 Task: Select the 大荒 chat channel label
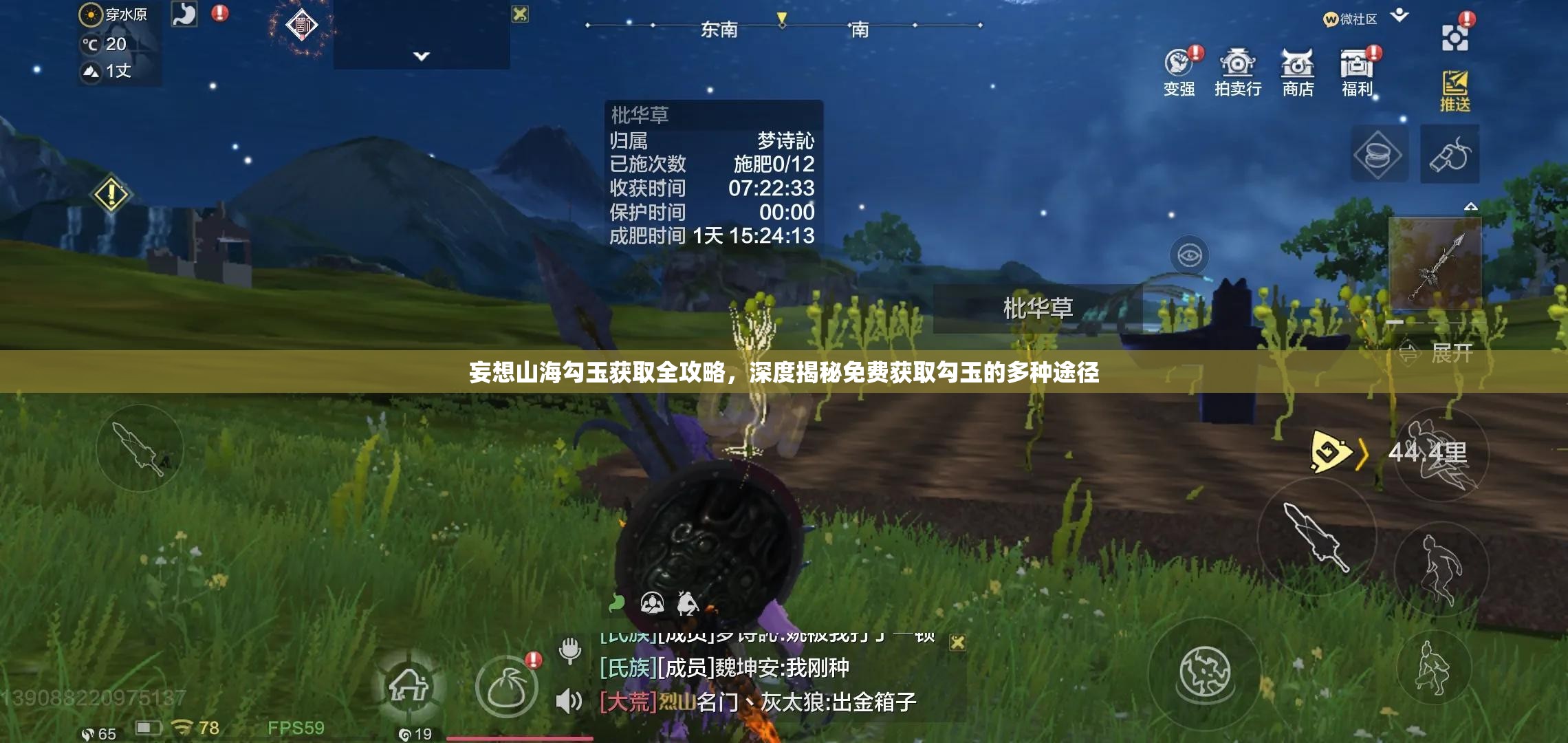click(629, 703)
